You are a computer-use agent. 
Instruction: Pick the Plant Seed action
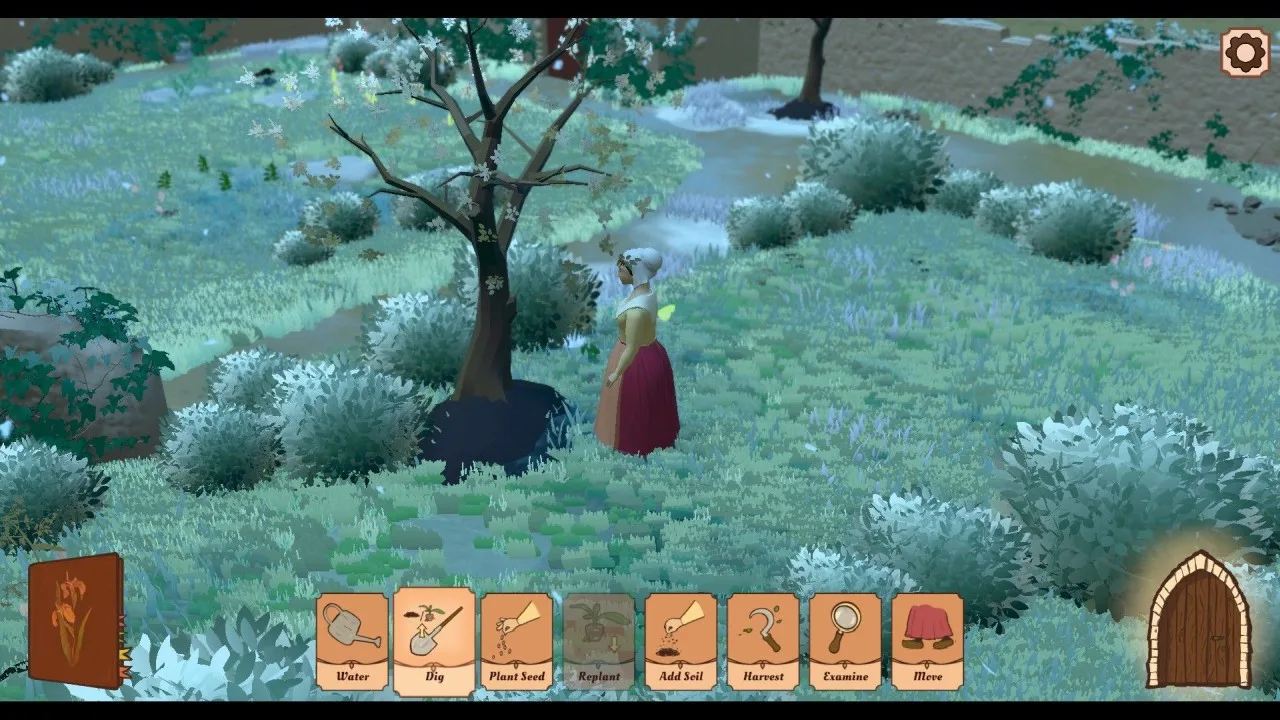click(x=516, y=641)
